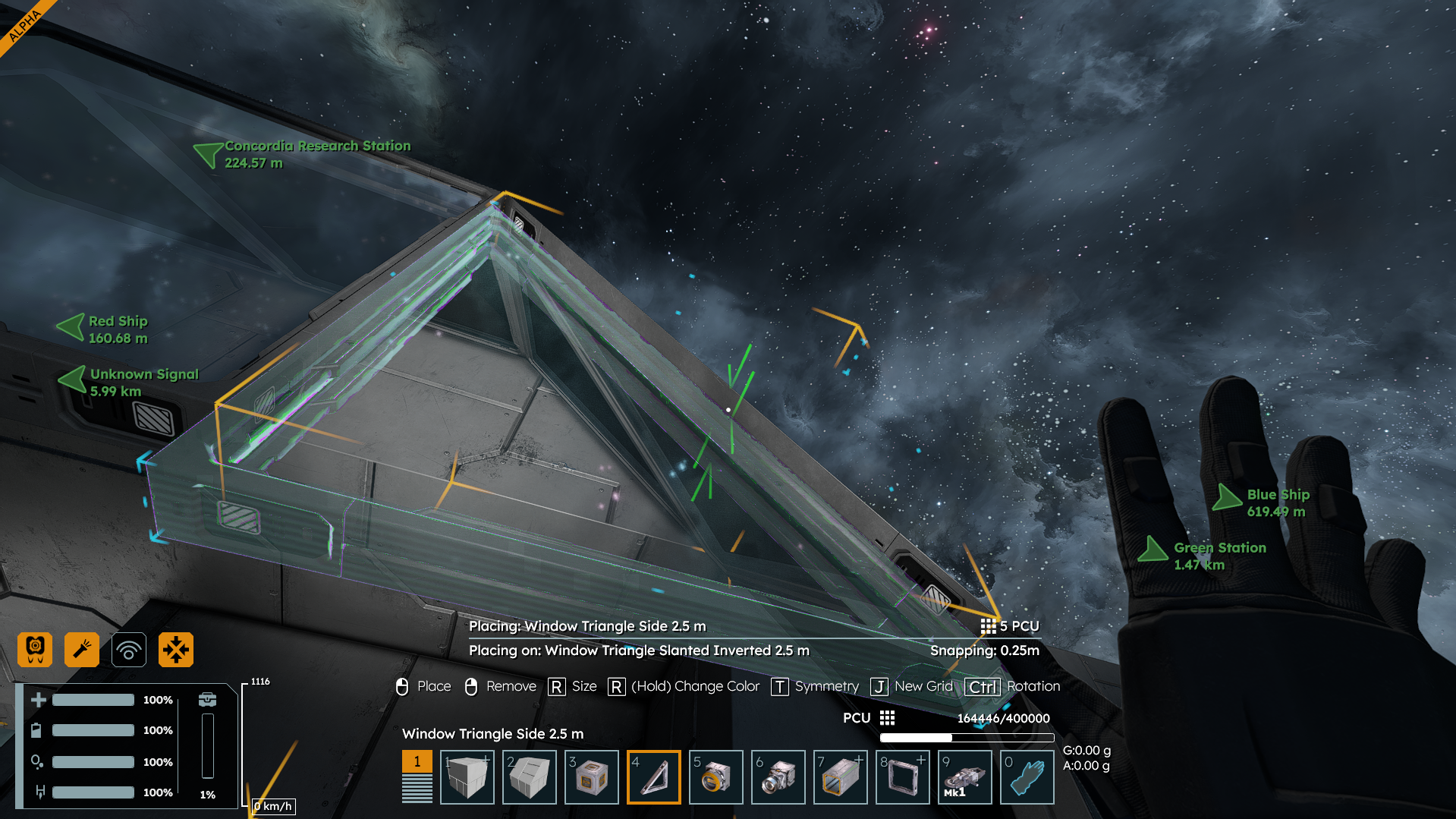1456x819 pixels.
Task: Select the yellow-marked cube block in slot 3
Action: click(x=591, y=777)
